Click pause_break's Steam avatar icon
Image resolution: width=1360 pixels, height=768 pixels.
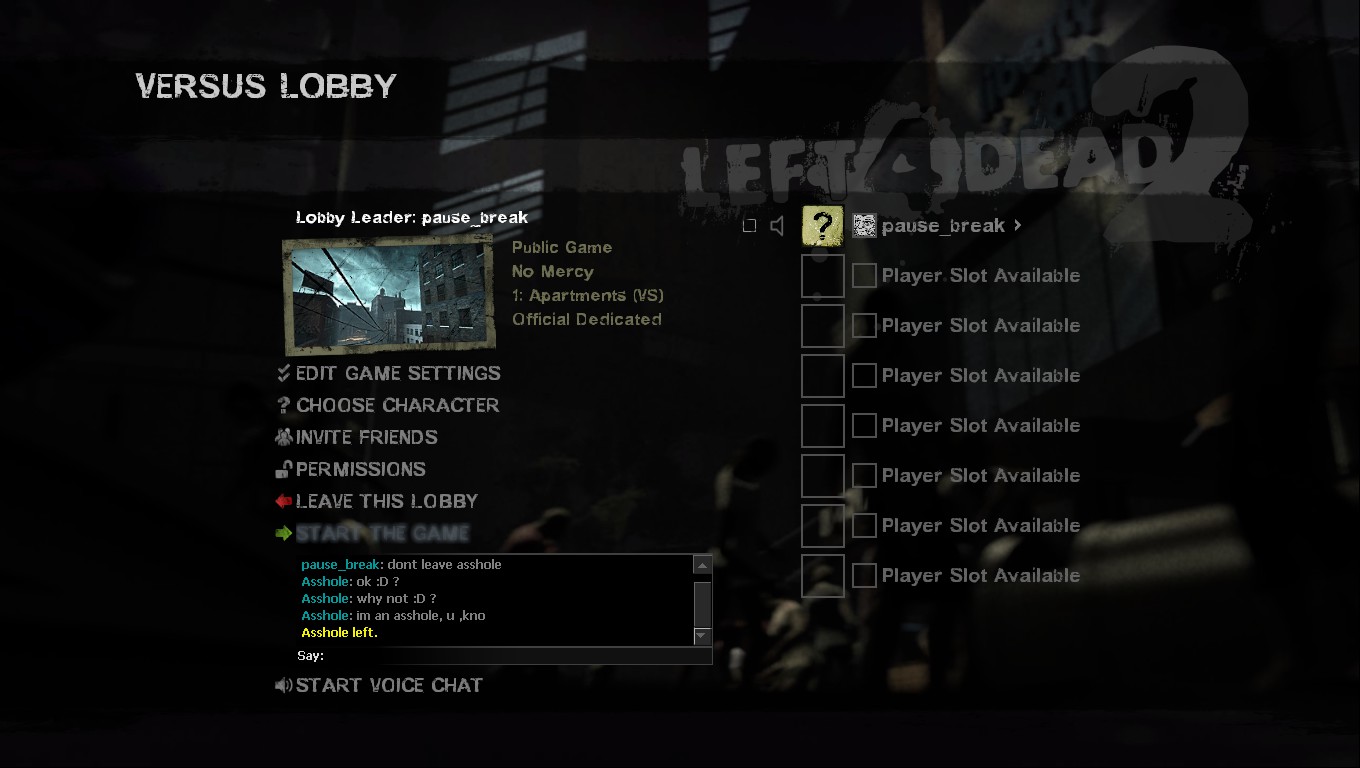pos(863,225)
